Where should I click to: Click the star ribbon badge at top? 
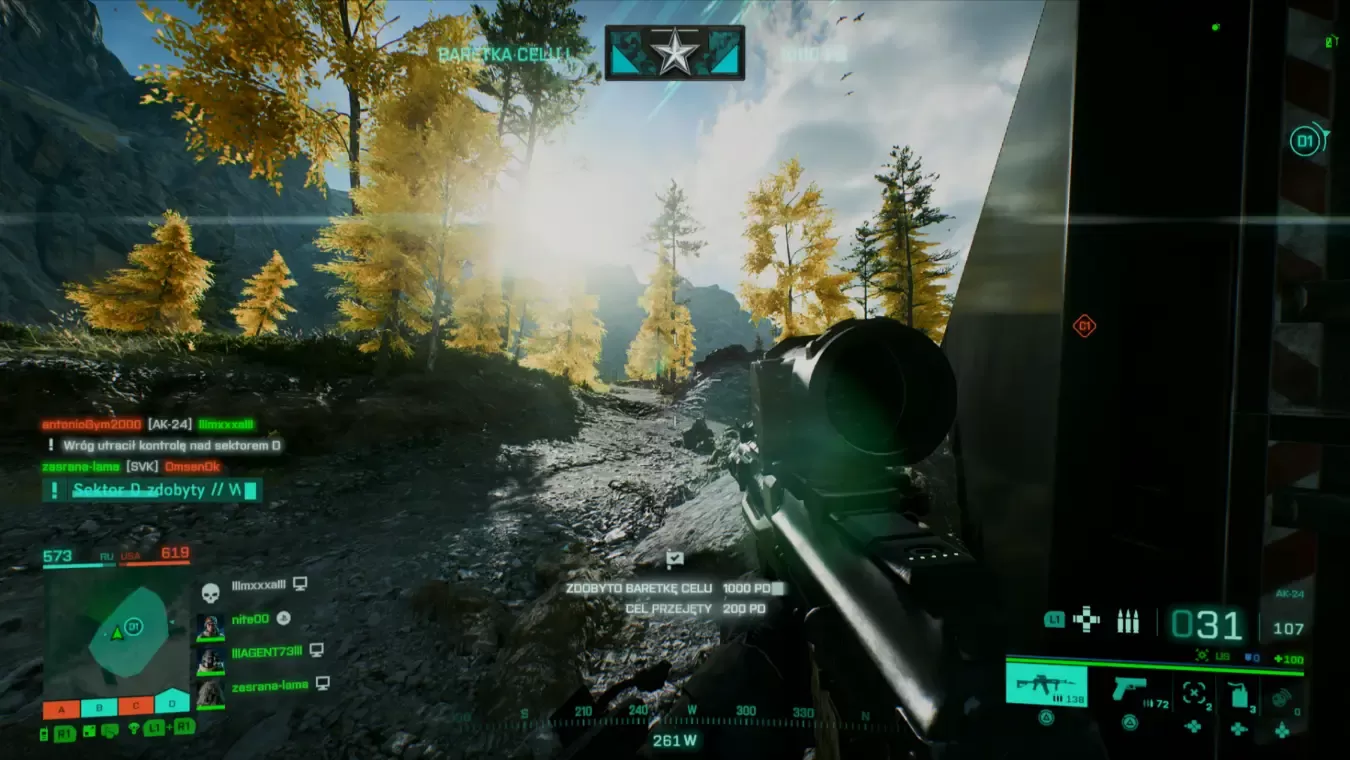pyautogui.click(x=675, y=52)
